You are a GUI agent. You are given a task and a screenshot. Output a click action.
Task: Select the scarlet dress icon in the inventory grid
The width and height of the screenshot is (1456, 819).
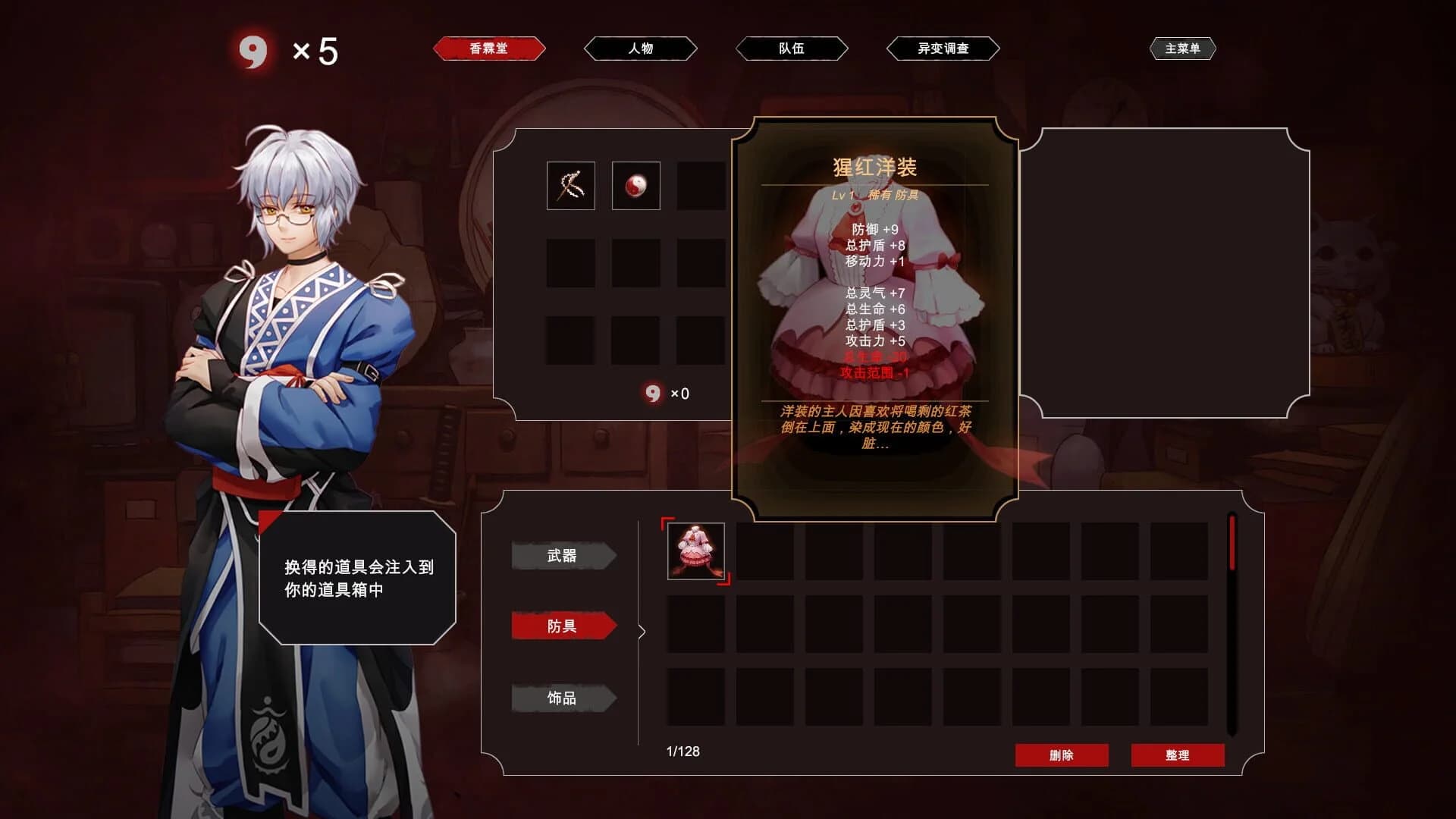(695, 552)
